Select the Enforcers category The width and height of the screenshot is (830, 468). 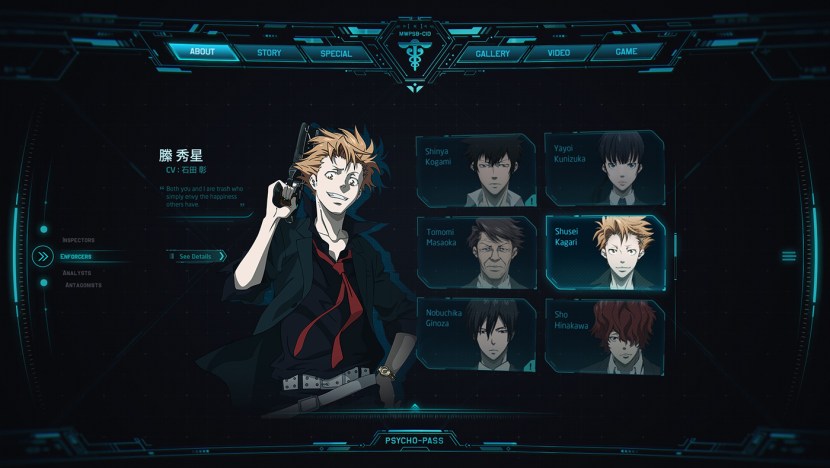tap(77, 257)
